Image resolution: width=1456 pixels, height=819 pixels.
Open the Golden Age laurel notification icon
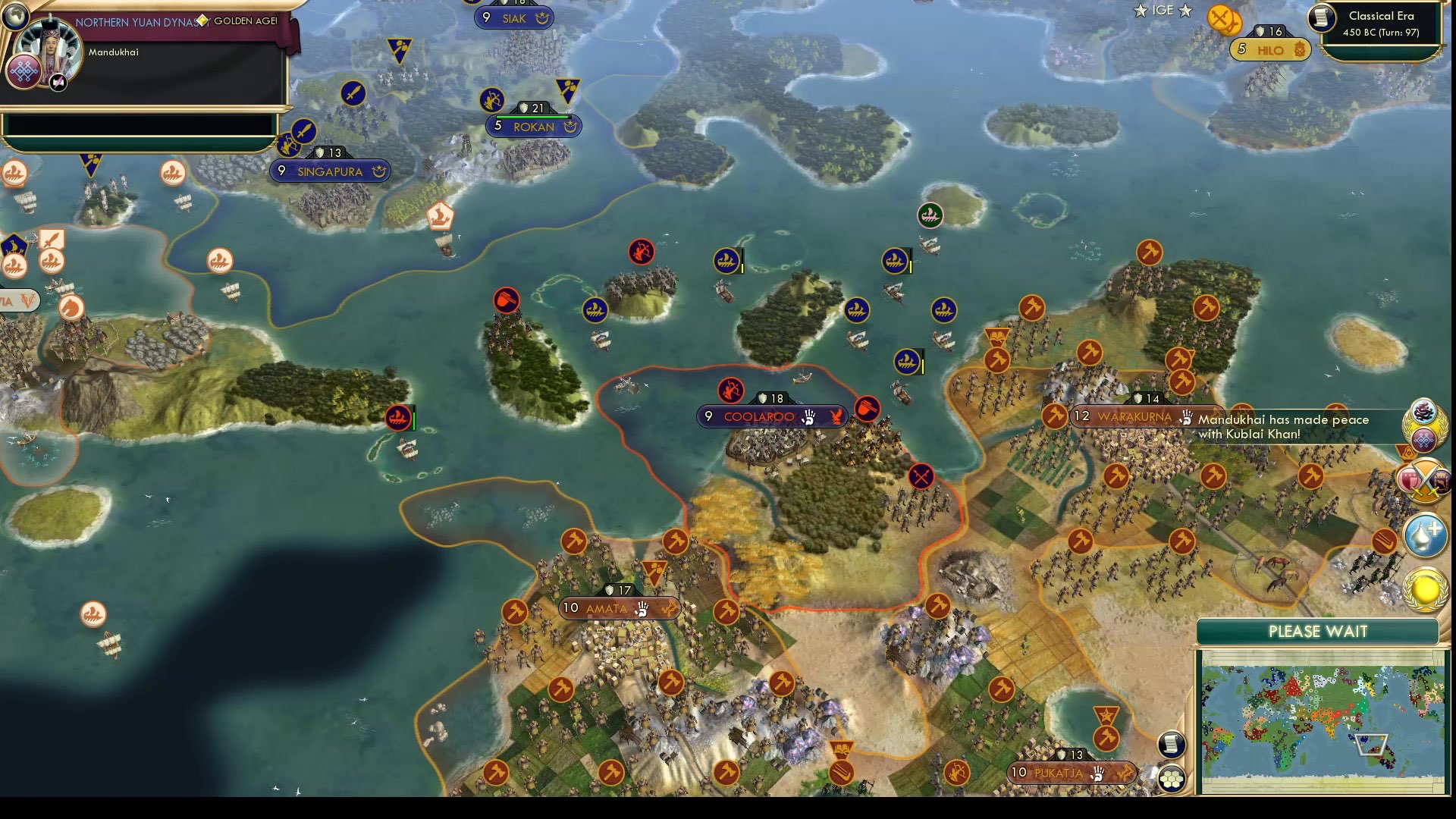click(x=1424, y=588)
